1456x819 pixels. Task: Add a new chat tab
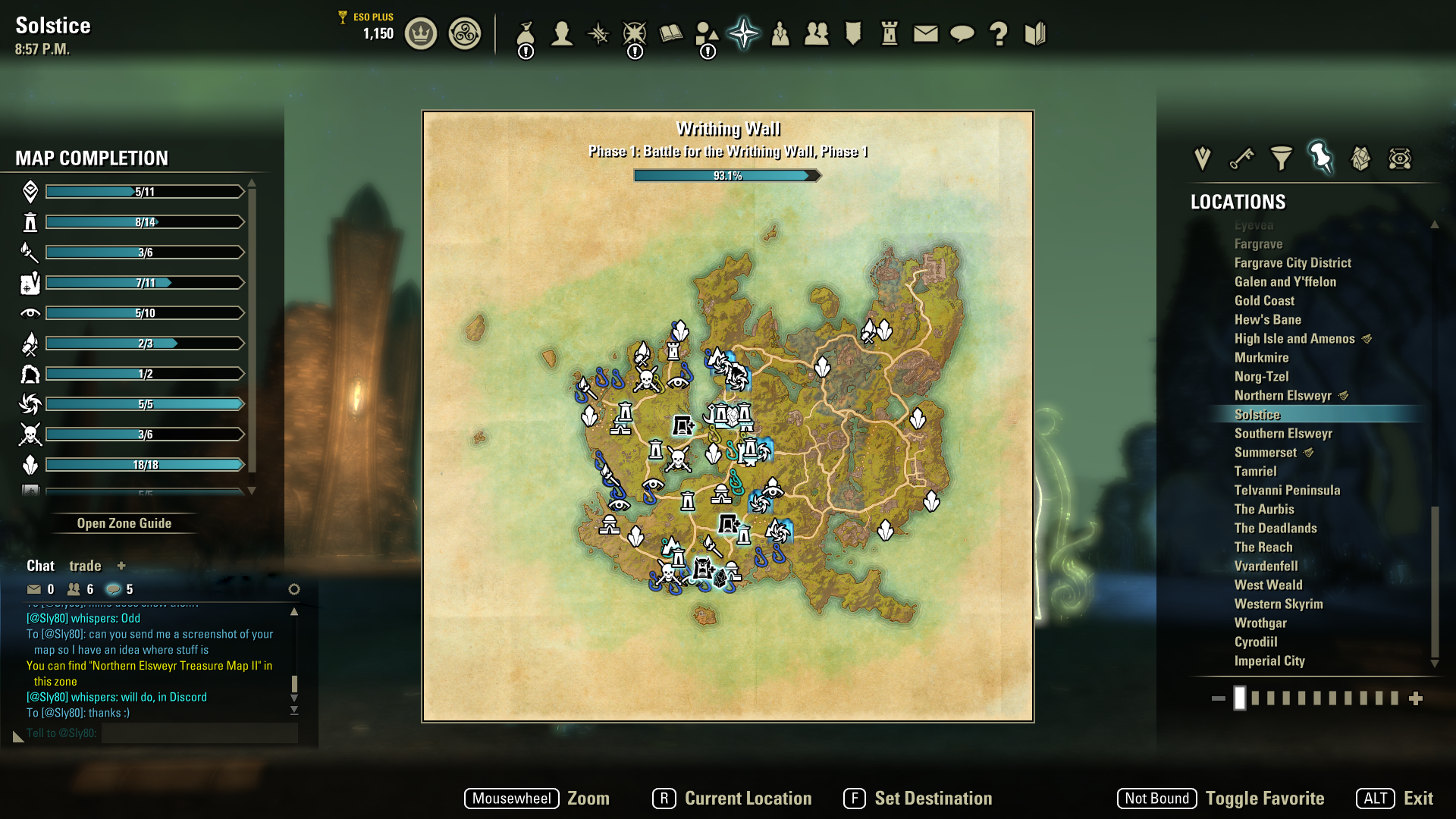pos(121,566)
